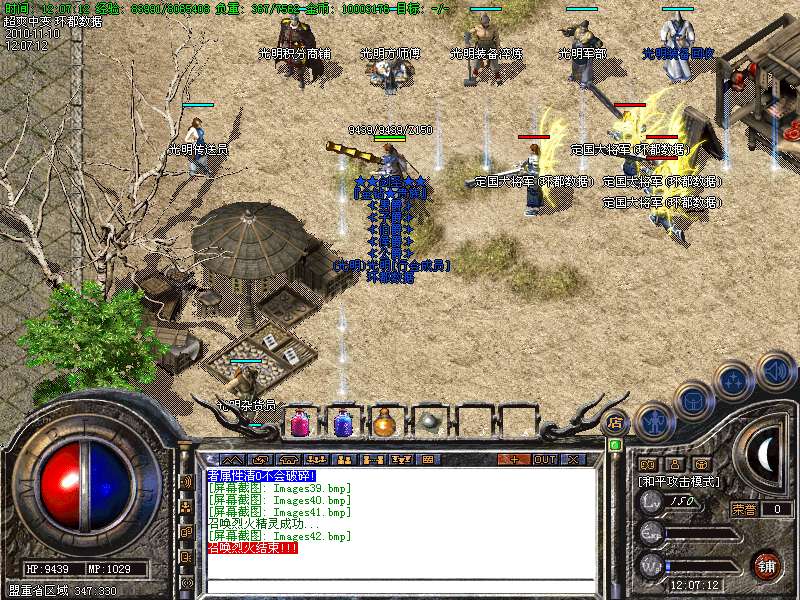Select the orange gourd flask slot
The height and width of the screenshot is (600, 800).
[x=385, y=423]
